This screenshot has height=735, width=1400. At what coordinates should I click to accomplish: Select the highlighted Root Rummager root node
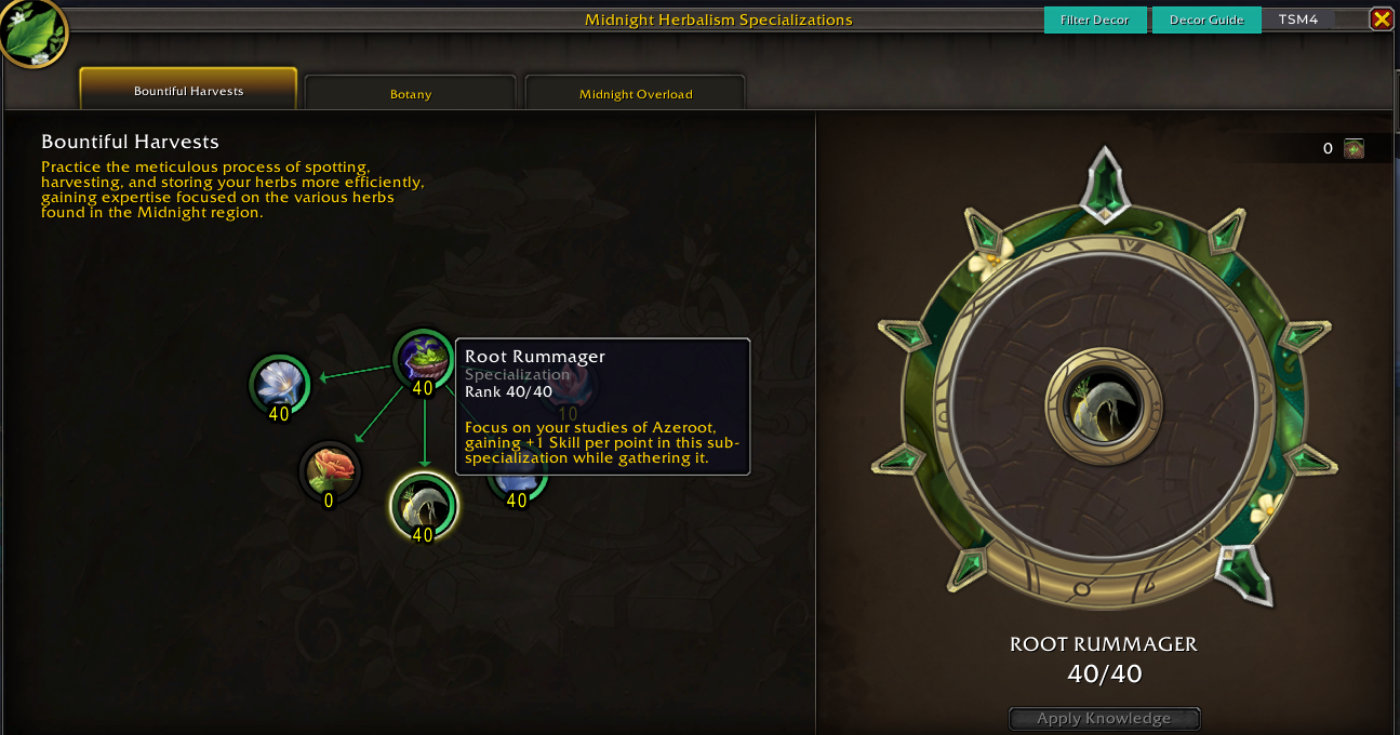click(x=423, y=505)
